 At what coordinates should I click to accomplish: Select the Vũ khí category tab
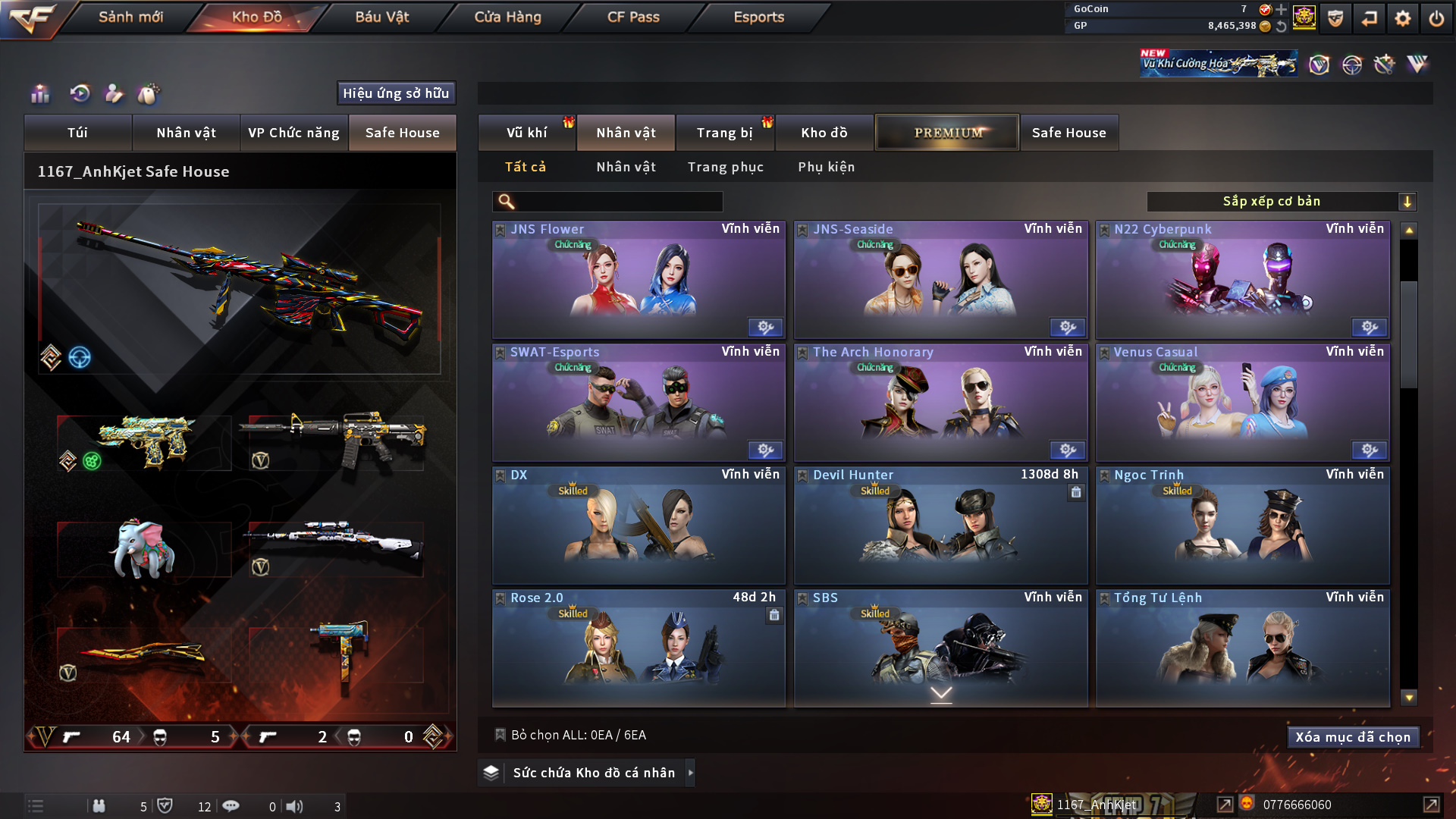point(526,133)
